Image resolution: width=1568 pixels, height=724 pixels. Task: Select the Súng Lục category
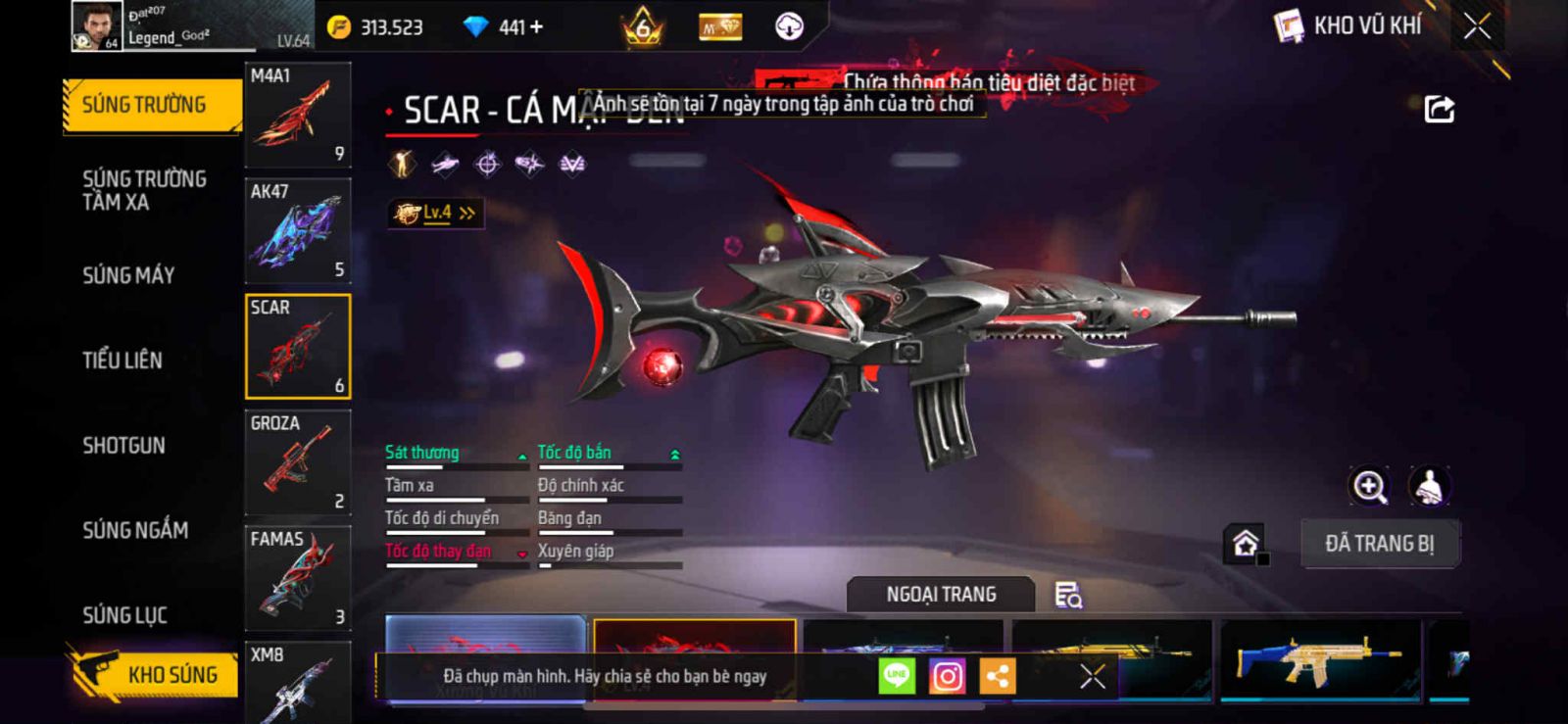(x=124, y=615)
